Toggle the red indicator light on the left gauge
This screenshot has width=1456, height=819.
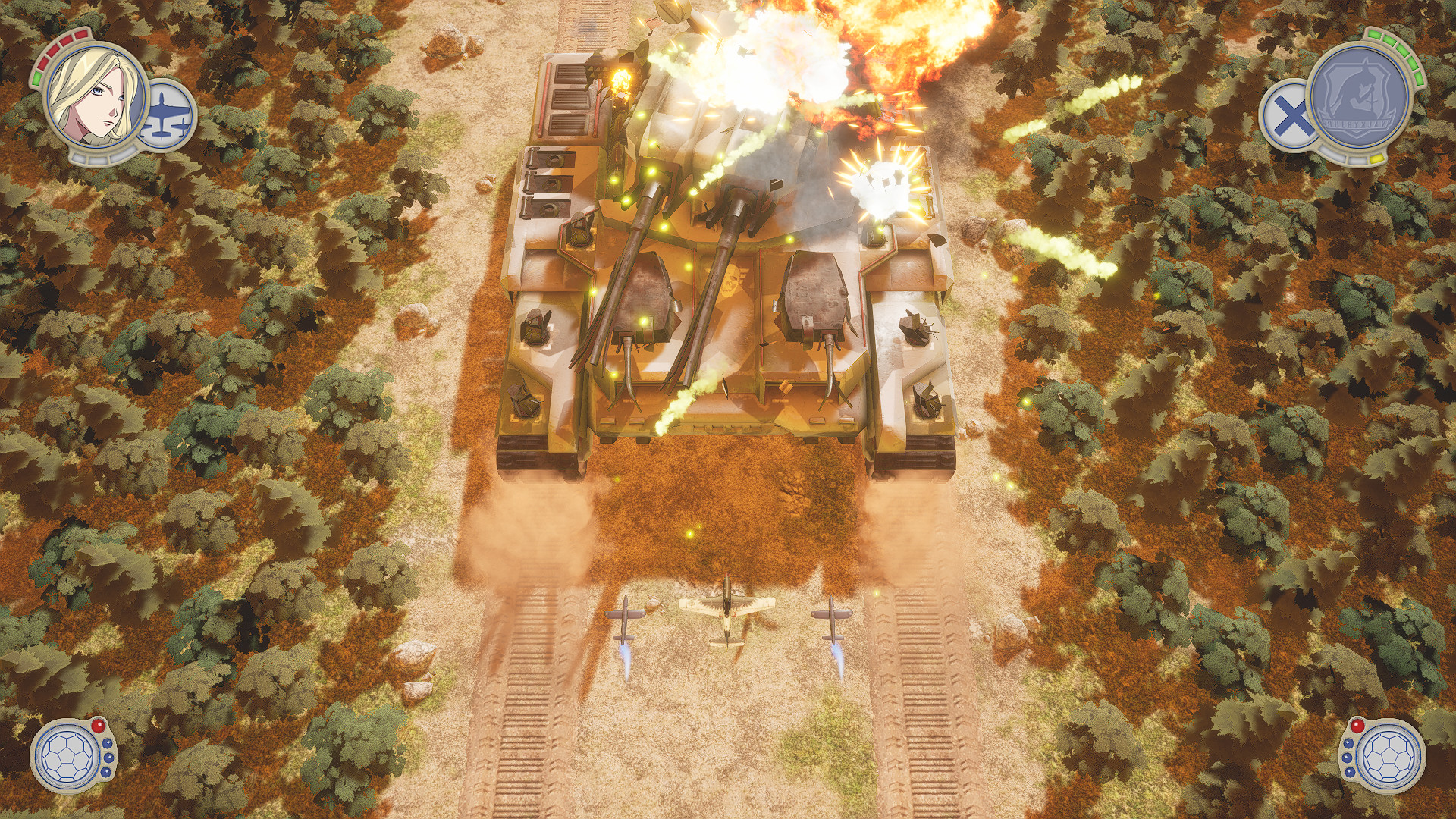(98, 726)
